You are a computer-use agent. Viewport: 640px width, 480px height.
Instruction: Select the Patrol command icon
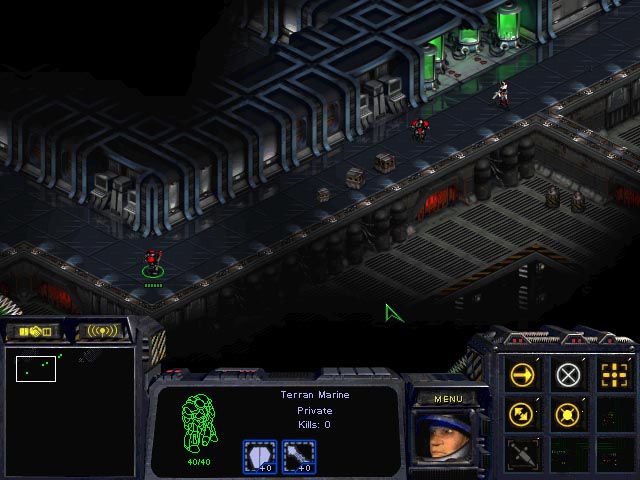[523, 413]
